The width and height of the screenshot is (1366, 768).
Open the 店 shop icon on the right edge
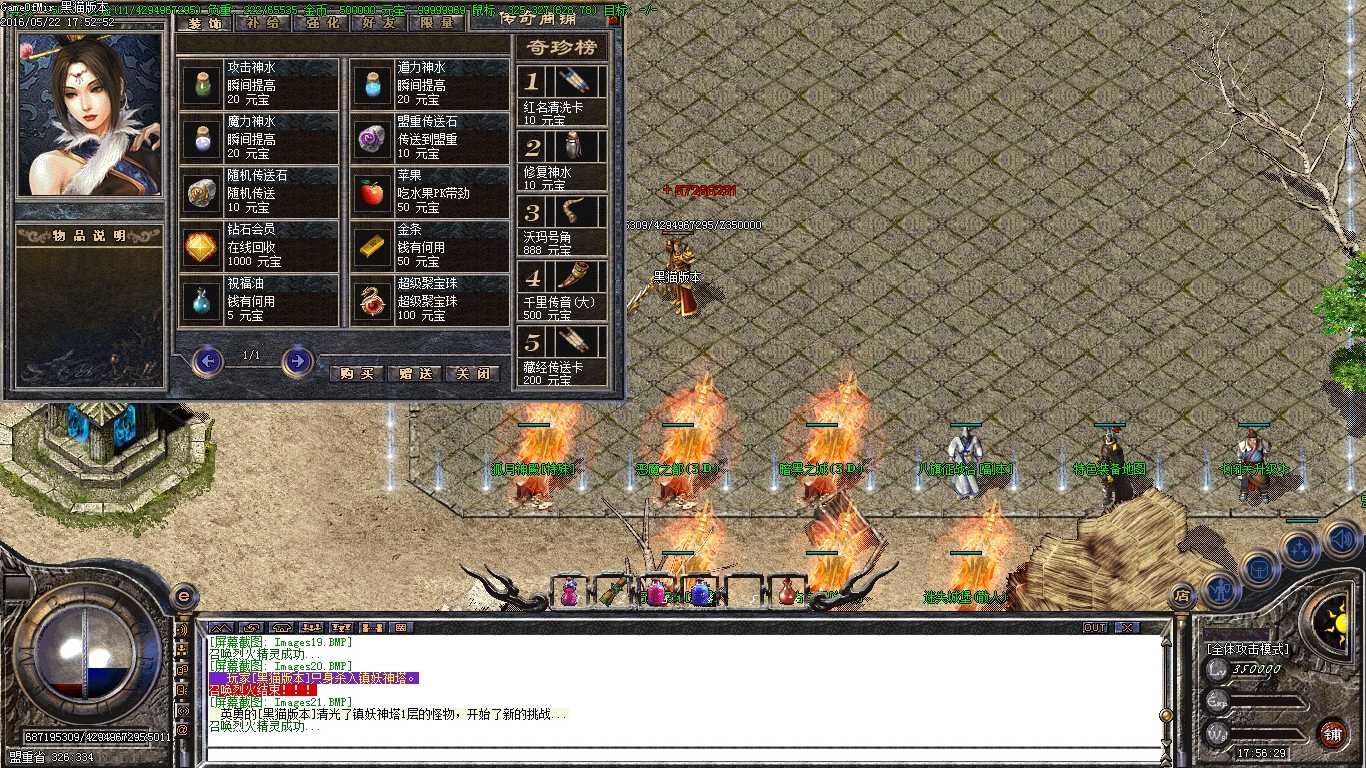tap(1182, 596)
